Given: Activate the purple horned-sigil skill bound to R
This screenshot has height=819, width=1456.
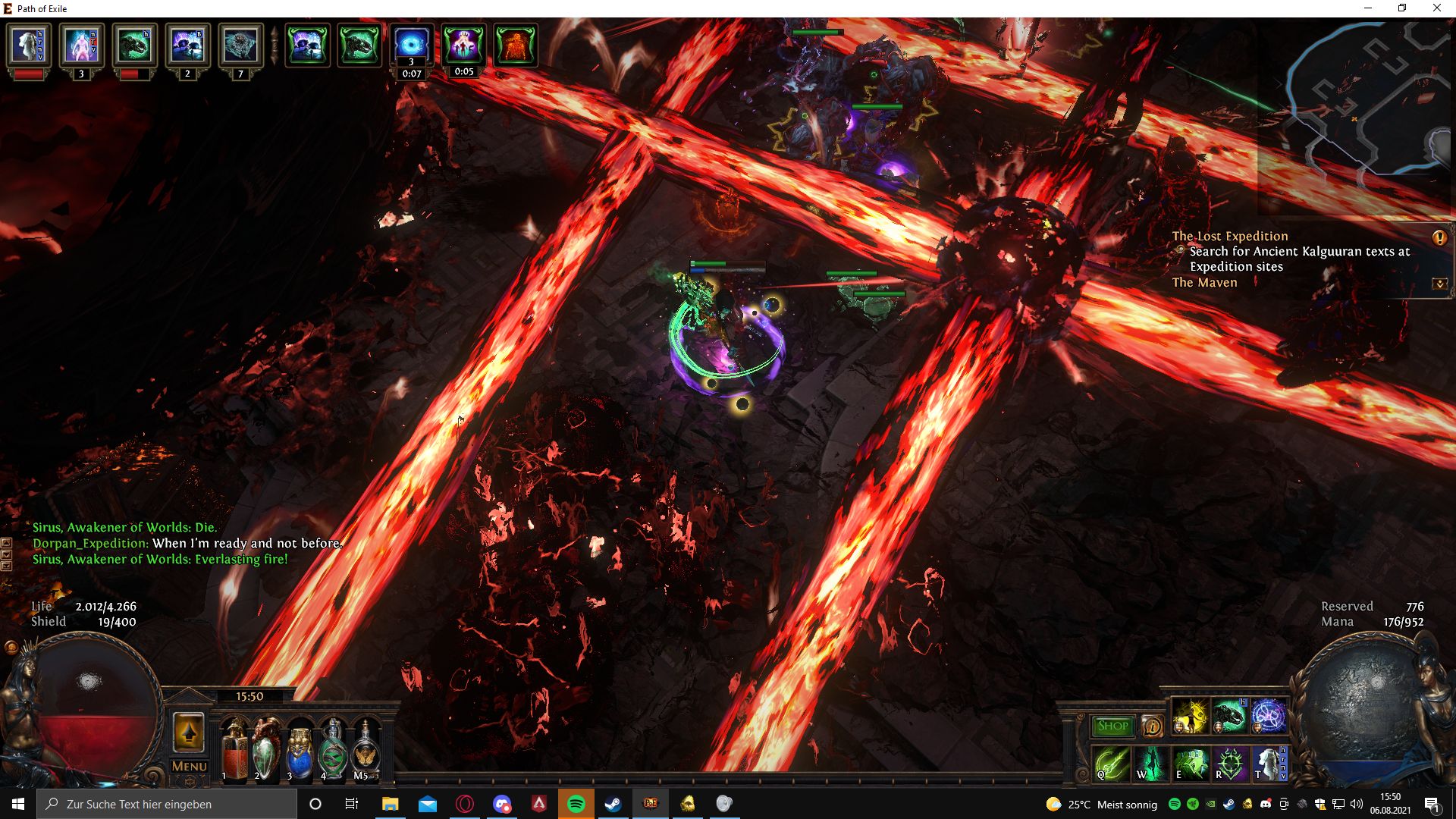Looking at the screenshot, I should point(1230,762).
